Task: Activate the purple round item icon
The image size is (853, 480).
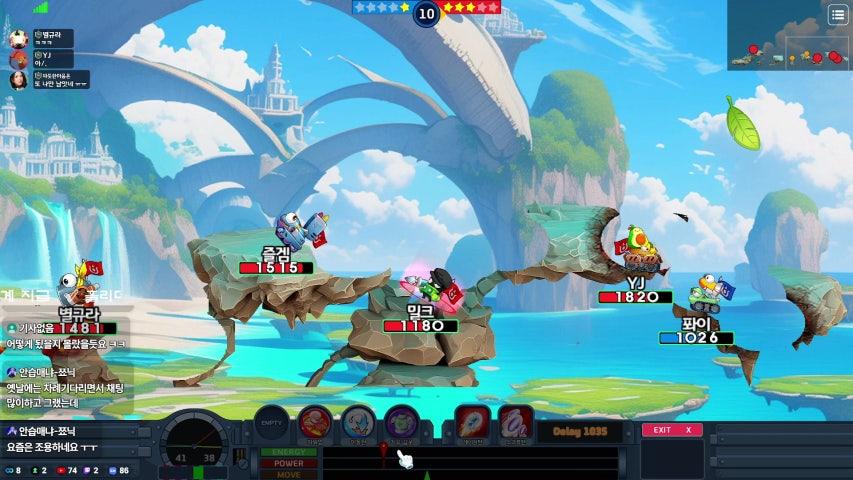Action: (x=401, y=422)
